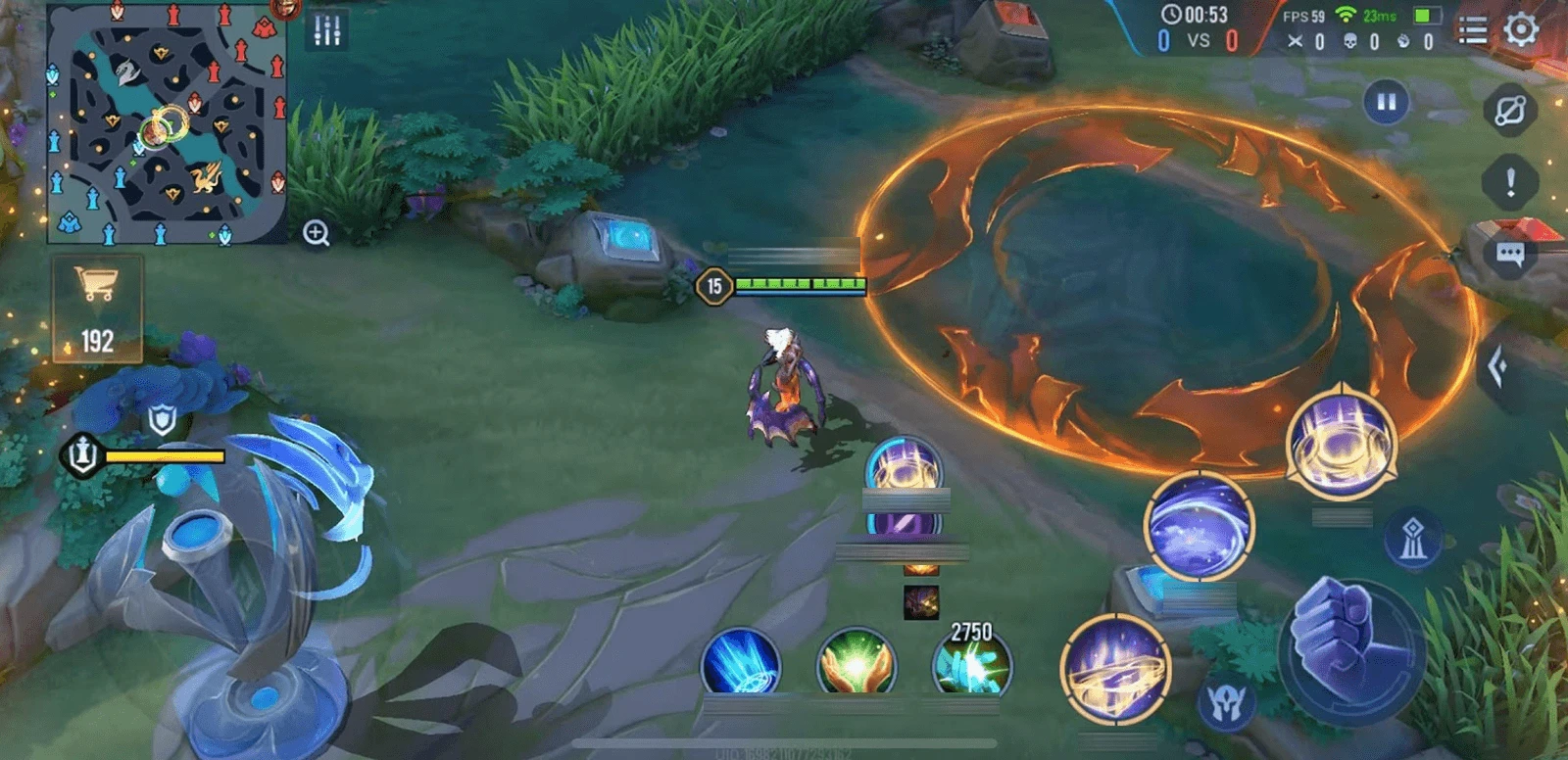Open the settings gear menu

click(1521, 29)
